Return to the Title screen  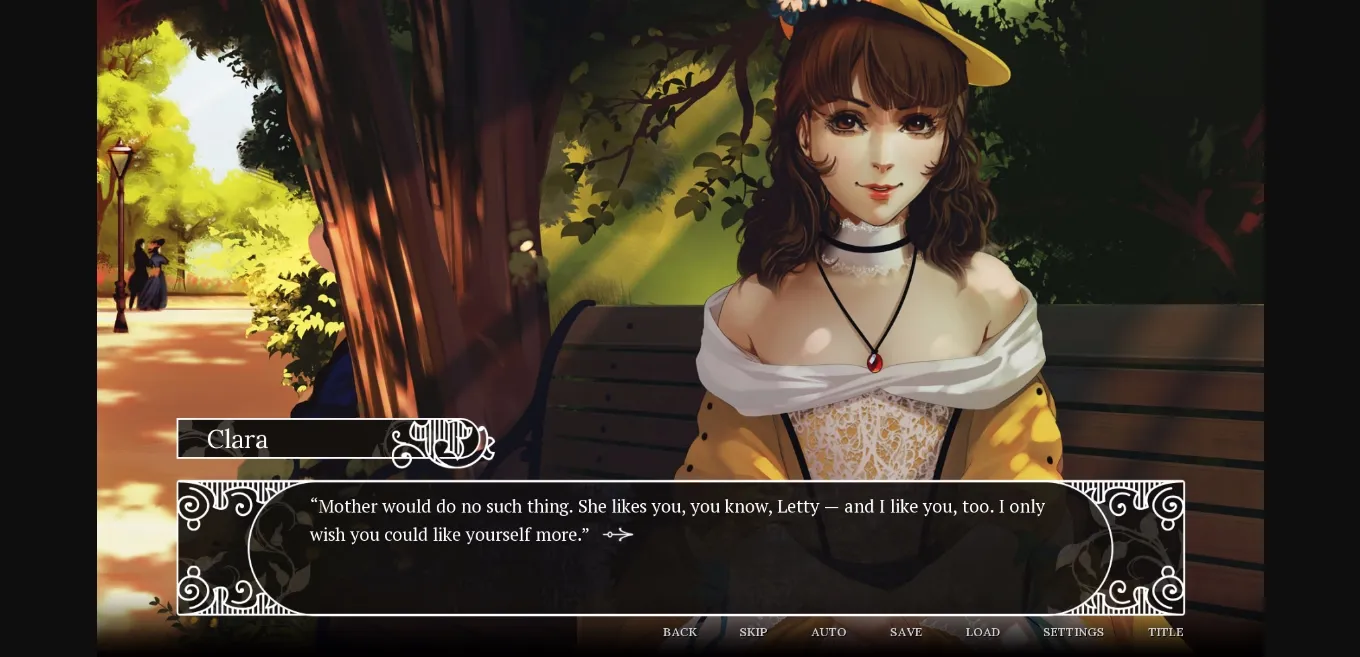point(1165,632)
